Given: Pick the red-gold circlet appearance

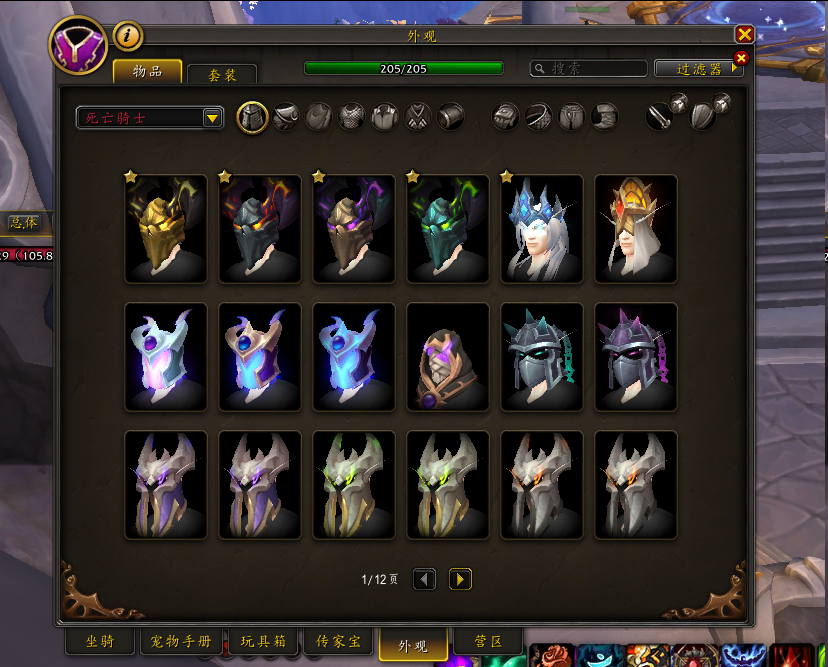Looking at the screenshot, I should tap(636, 229).
